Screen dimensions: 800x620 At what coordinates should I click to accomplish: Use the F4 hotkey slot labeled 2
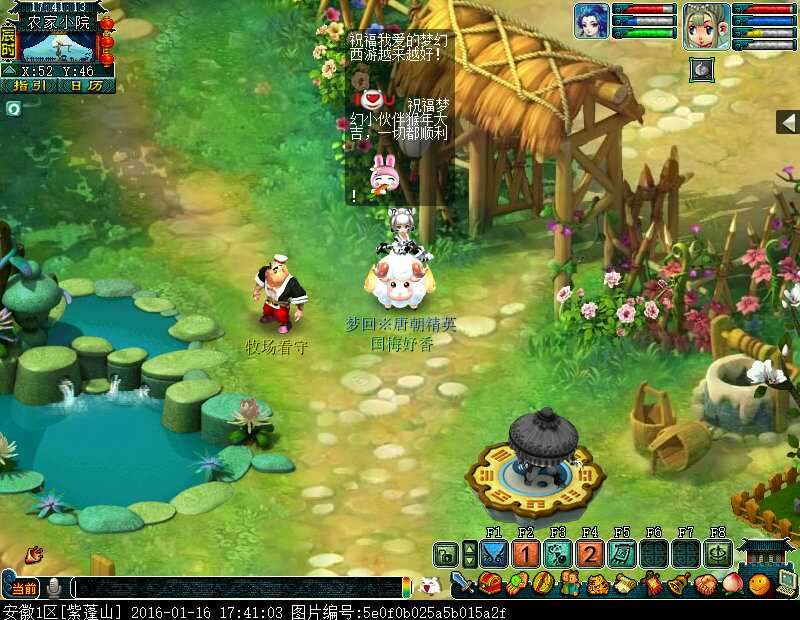pos(590,554)
